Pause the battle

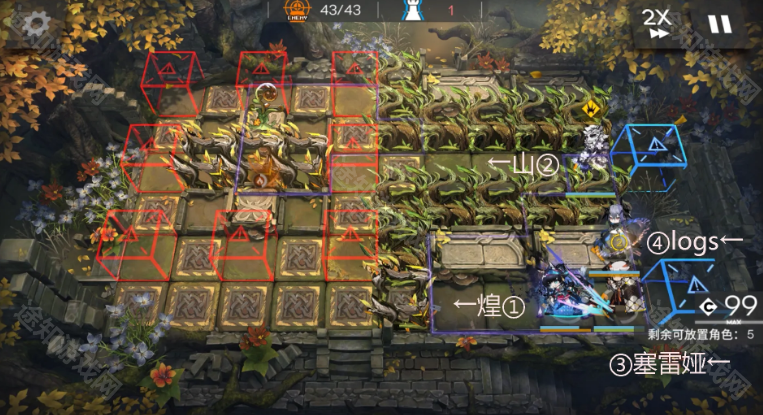719,24
